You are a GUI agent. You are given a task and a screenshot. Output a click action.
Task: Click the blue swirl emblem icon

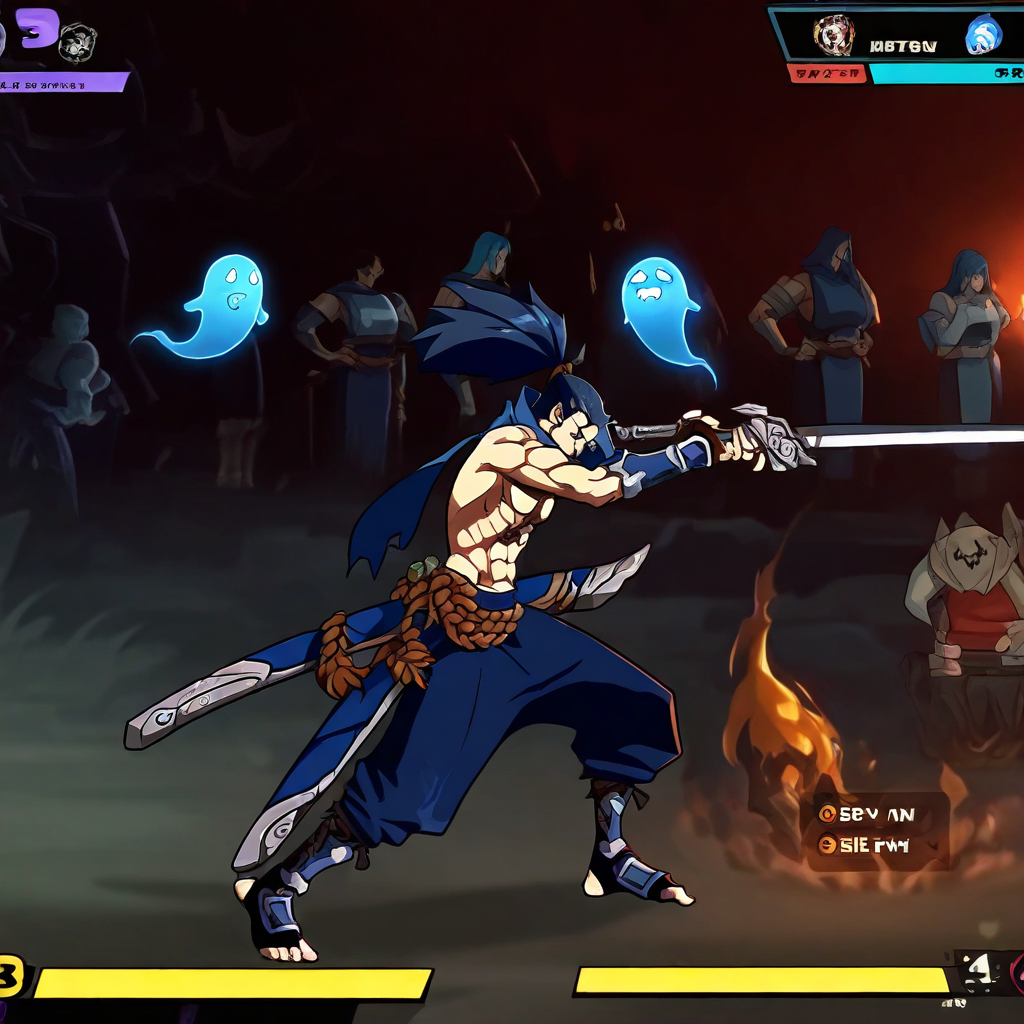[x=983, y=36]
